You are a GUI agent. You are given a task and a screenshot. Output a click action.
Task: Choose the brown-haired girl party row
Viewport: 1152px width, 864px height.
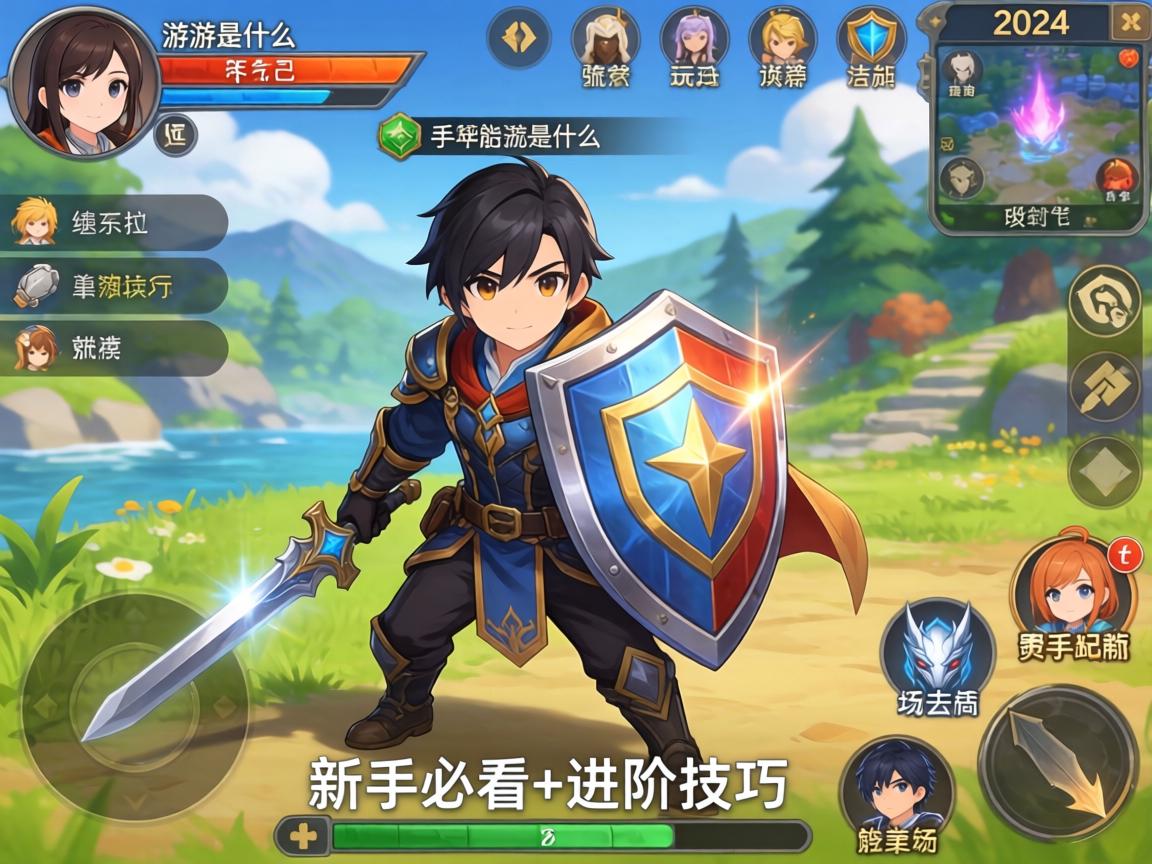115,348
